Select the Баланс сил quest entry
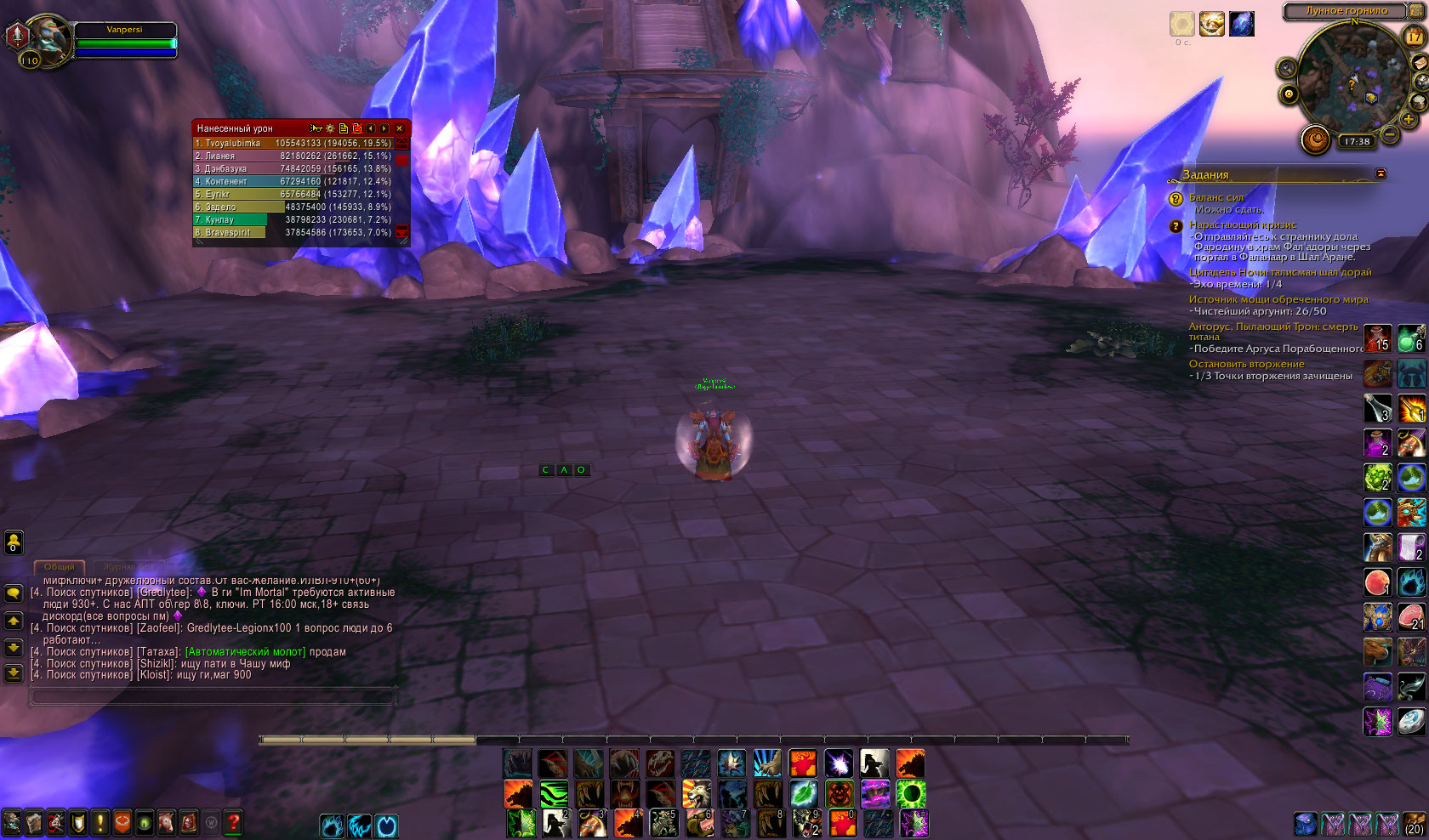 click(x=1216, y=197)
